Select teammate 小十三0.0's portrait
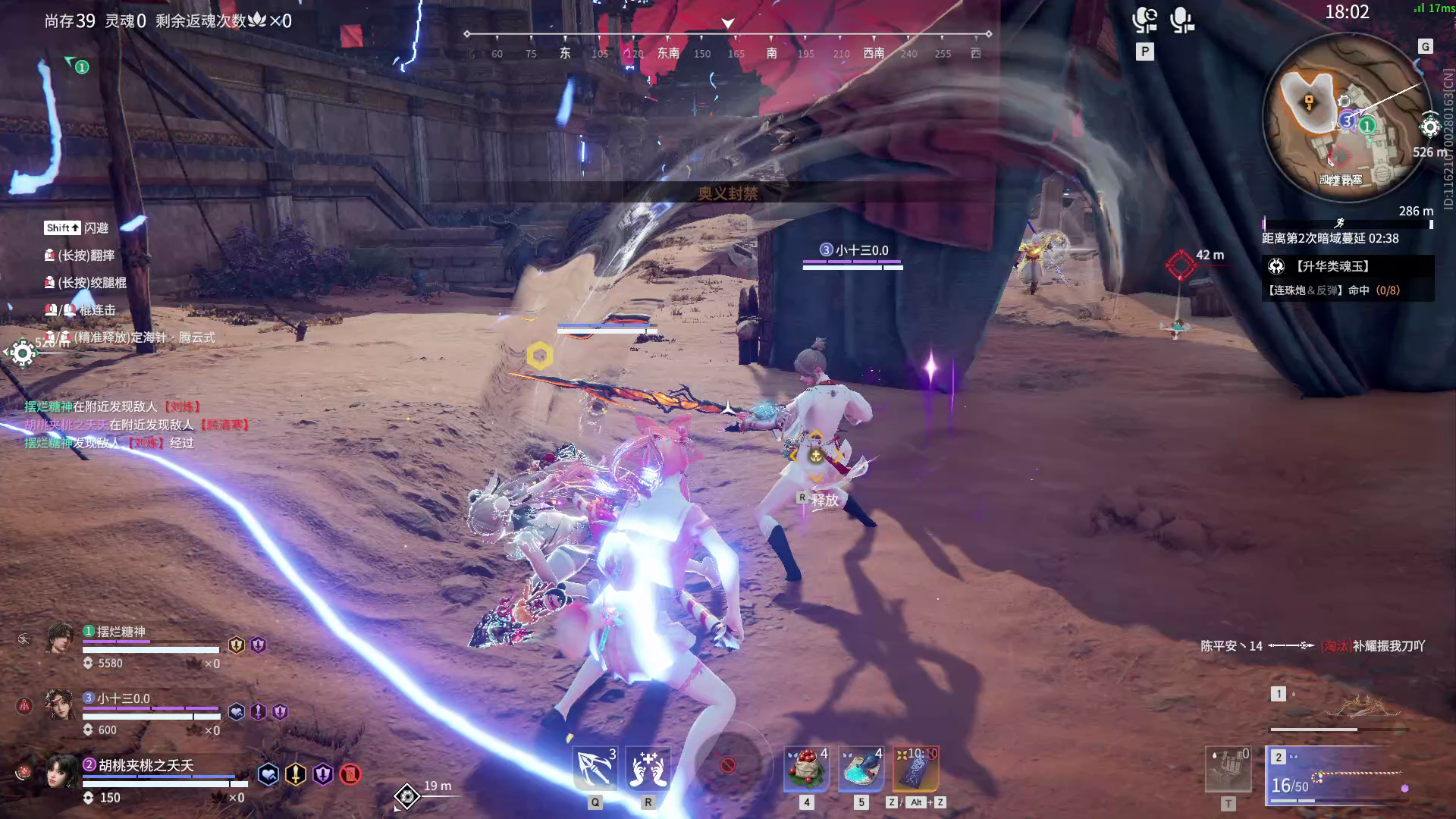Viewport: 1456px width, 819px height. pos(60,704)
